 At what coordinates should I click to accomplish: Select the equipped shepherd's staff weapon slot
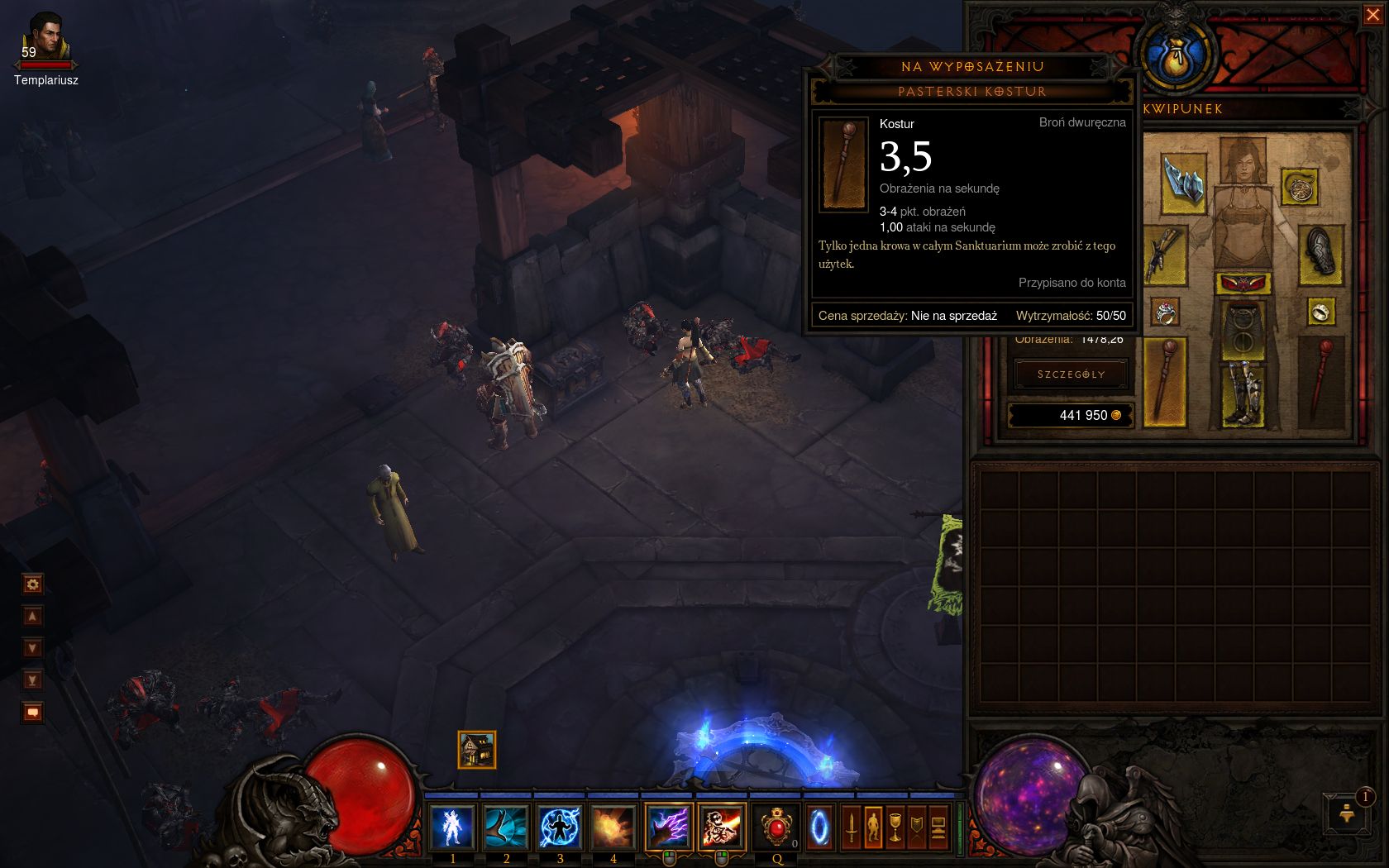(x=1164, y=383)
